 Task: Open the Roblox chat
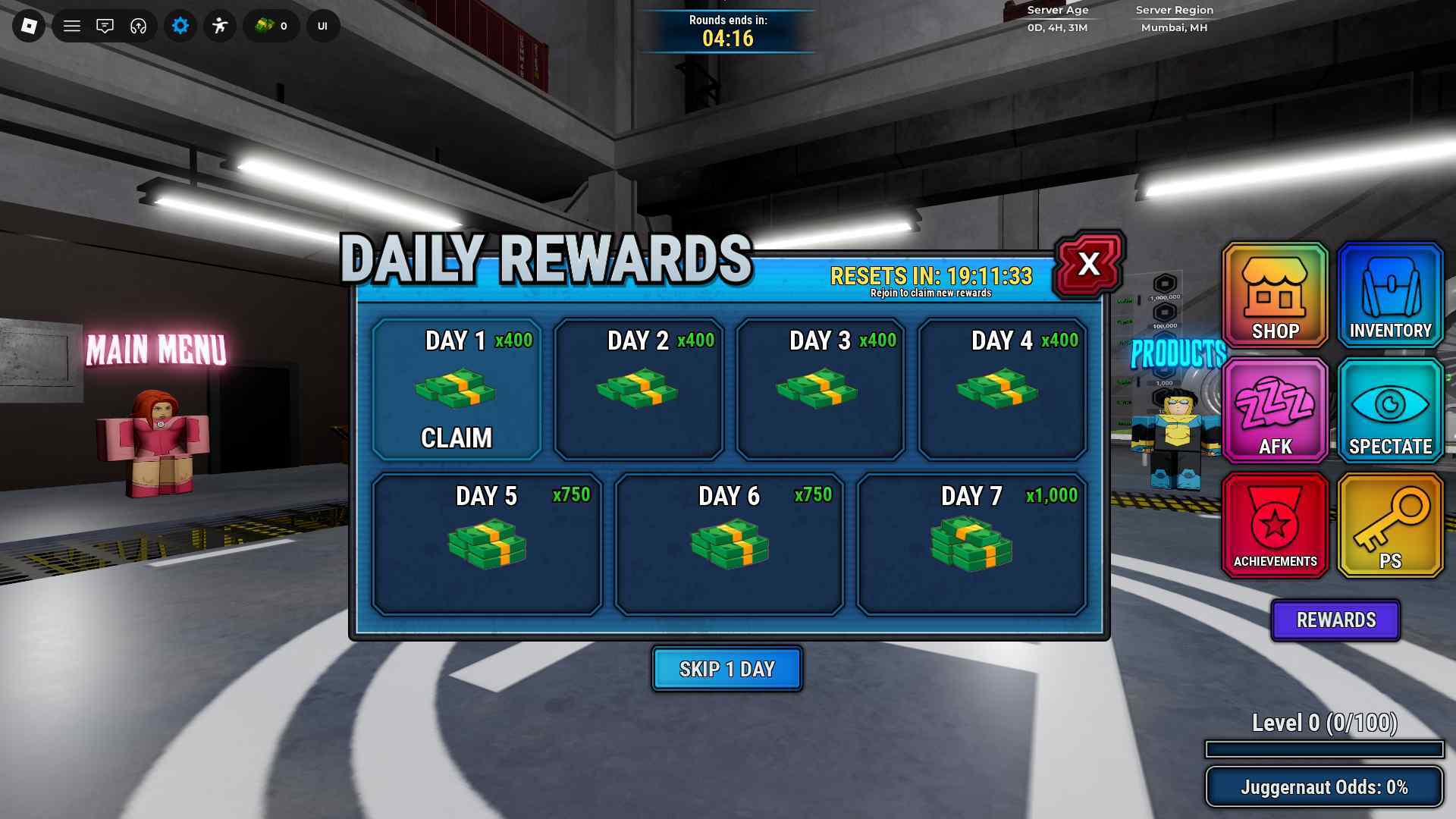[105, 26]
